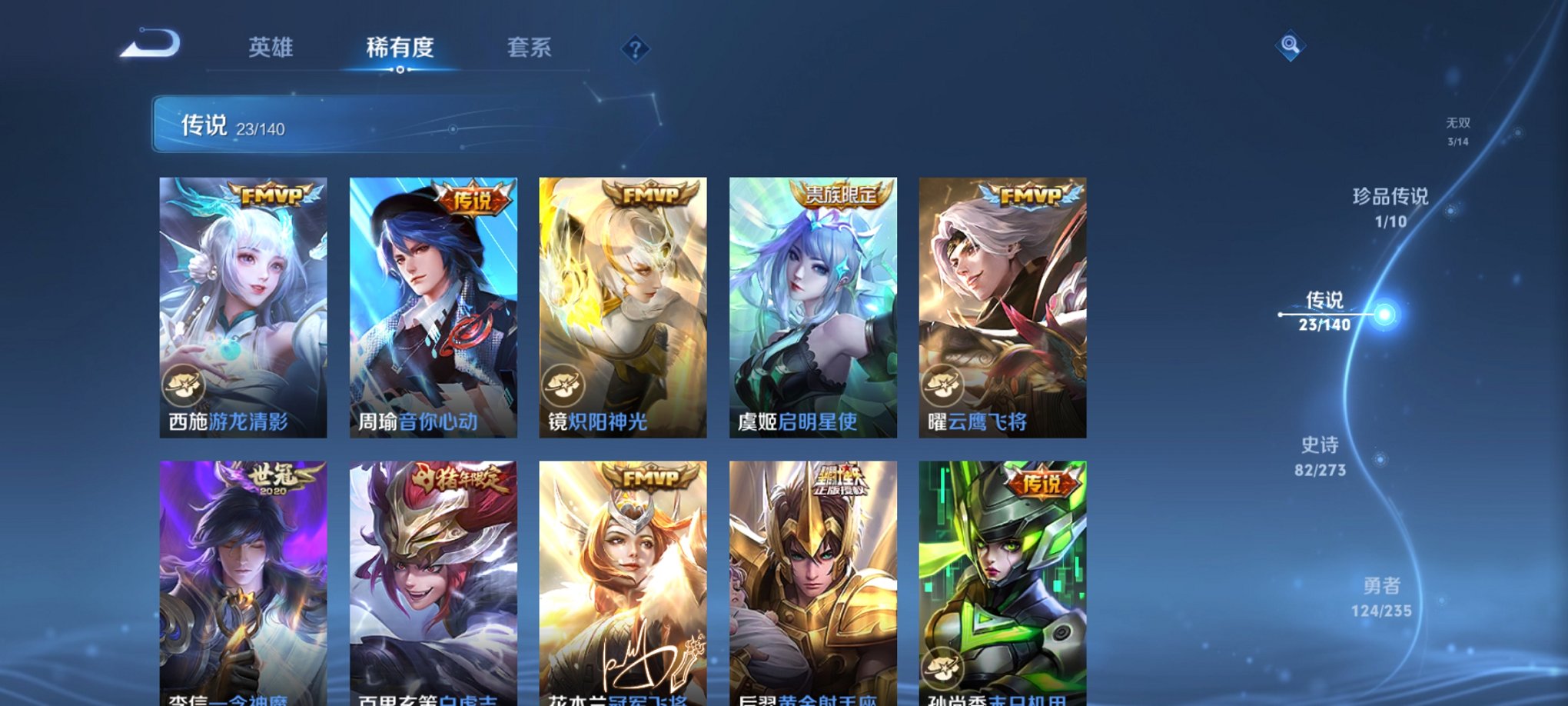
Task: Open the help panel via the ? icon
Action: click(x=633, y=50)
